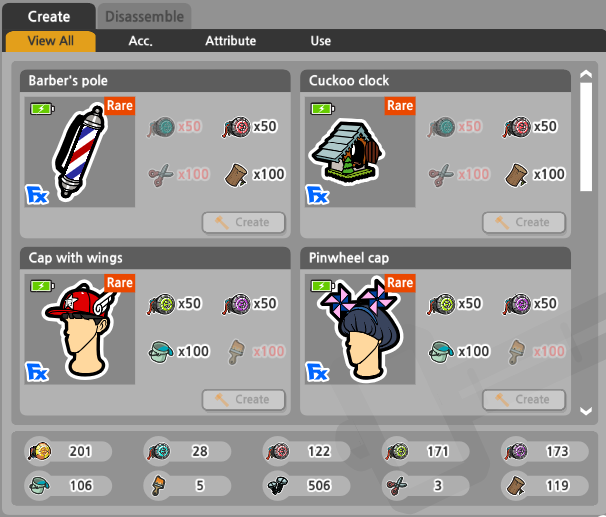606x517 pixels.
Task: Choose the Cap with wings thumbnail
Action: 80,329
